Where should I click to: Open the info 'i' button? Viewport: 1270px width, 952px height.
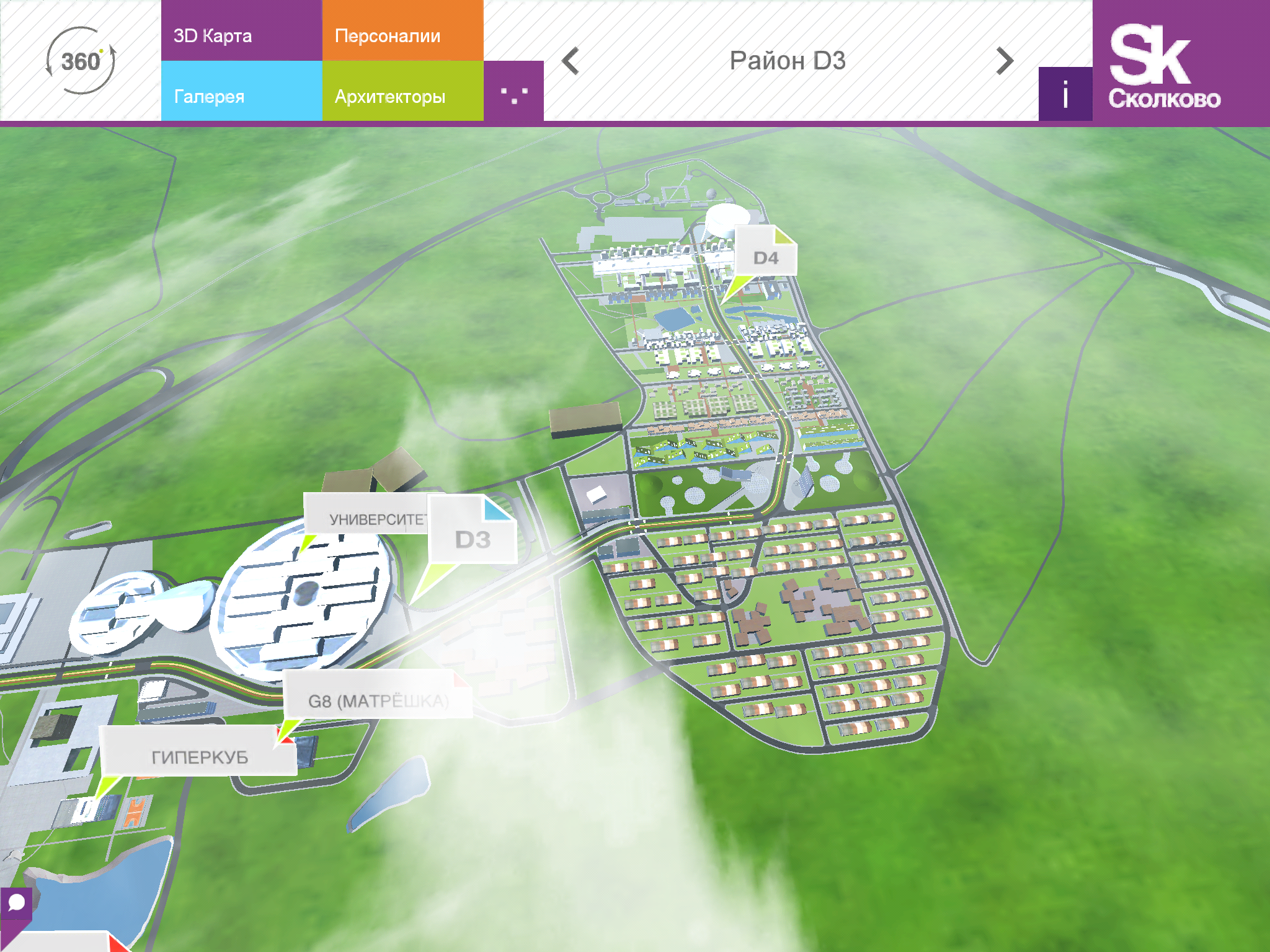[1065, 94]
